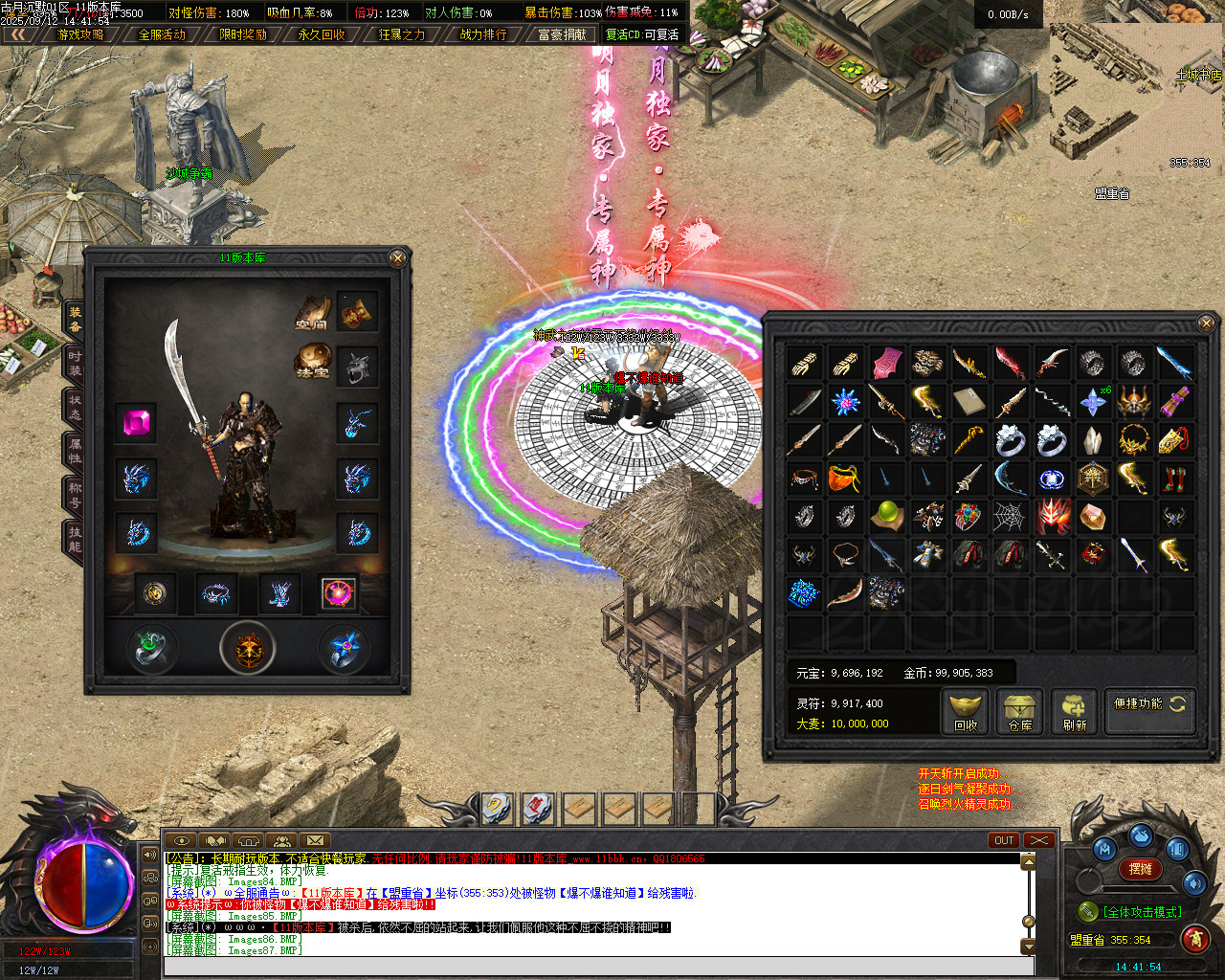Click the OUT button above the chat
Image resolution: width=1225 pixels, height=980 pixels.
[x=1004, y=840]
